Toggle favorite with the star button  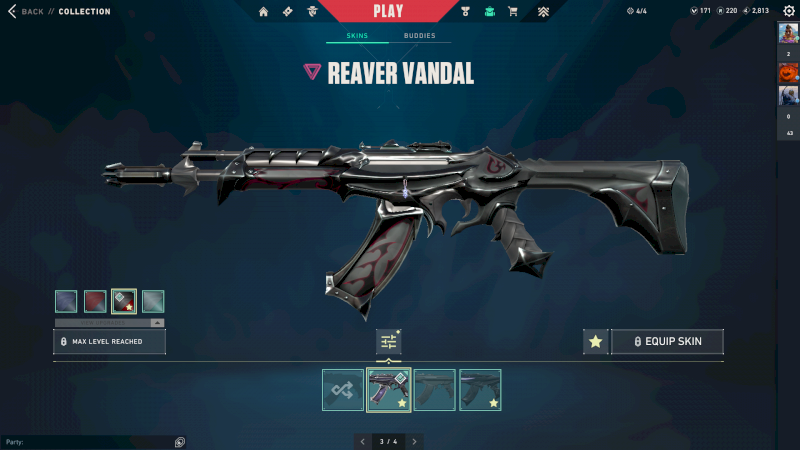[596, 342]
